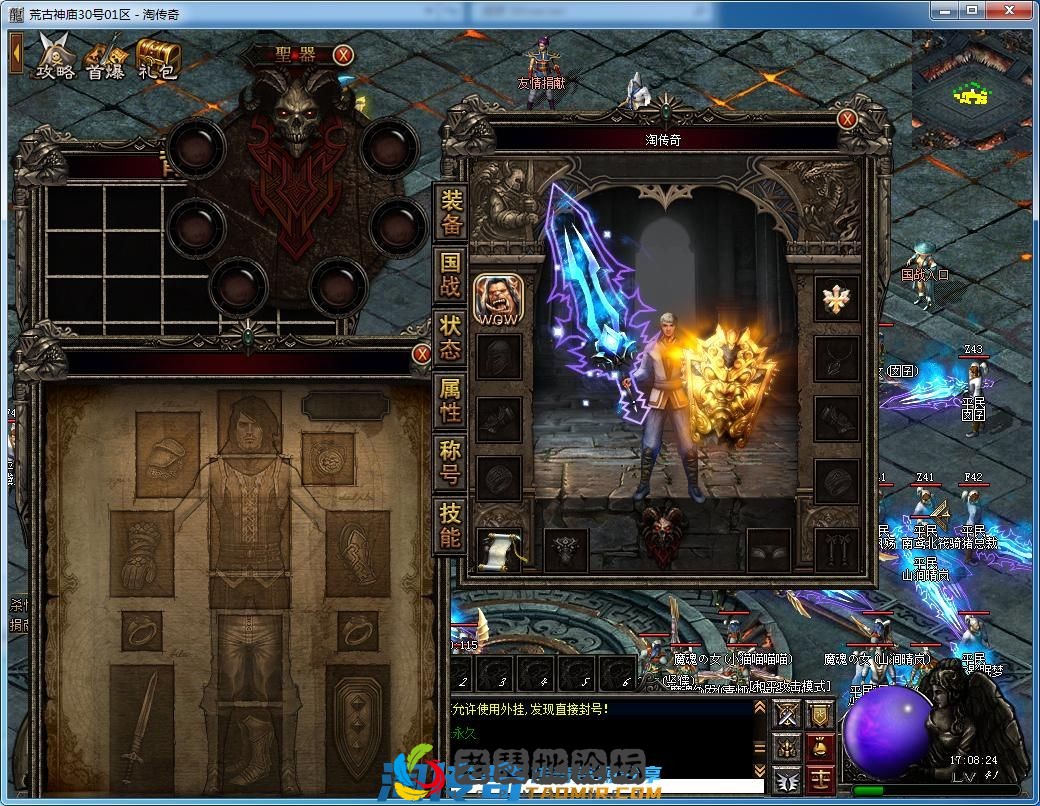
Task: Open the 技能 skills tab
Action: coord(451,524)
